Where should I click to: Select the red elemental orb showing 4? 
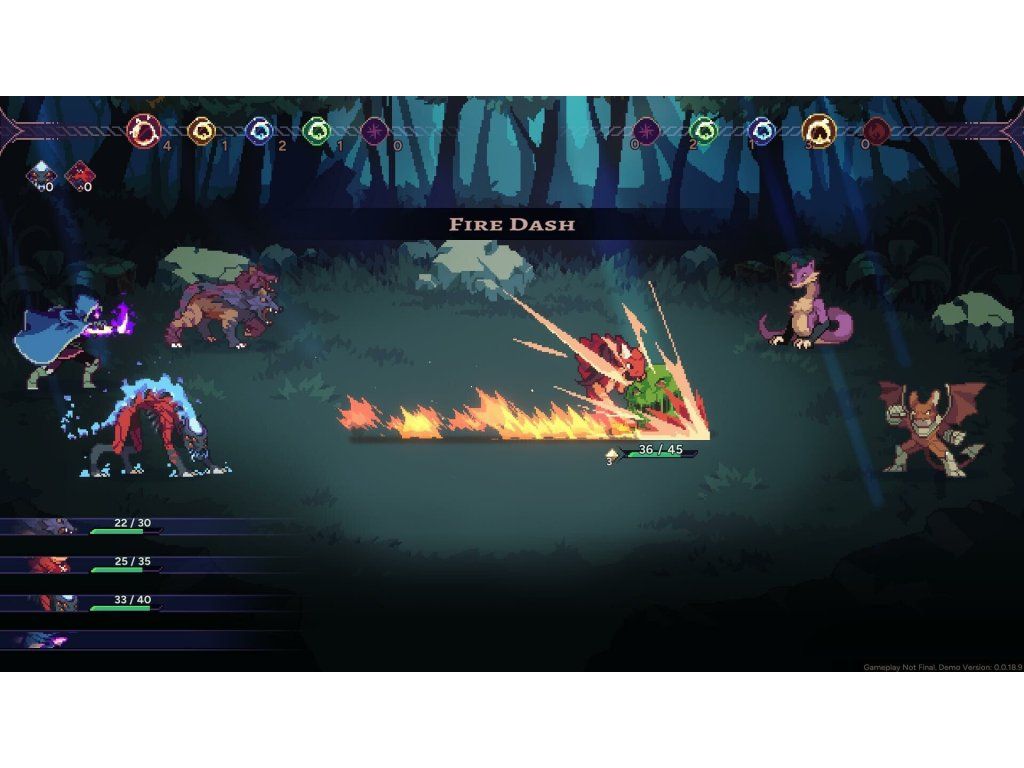click(144, 130)
